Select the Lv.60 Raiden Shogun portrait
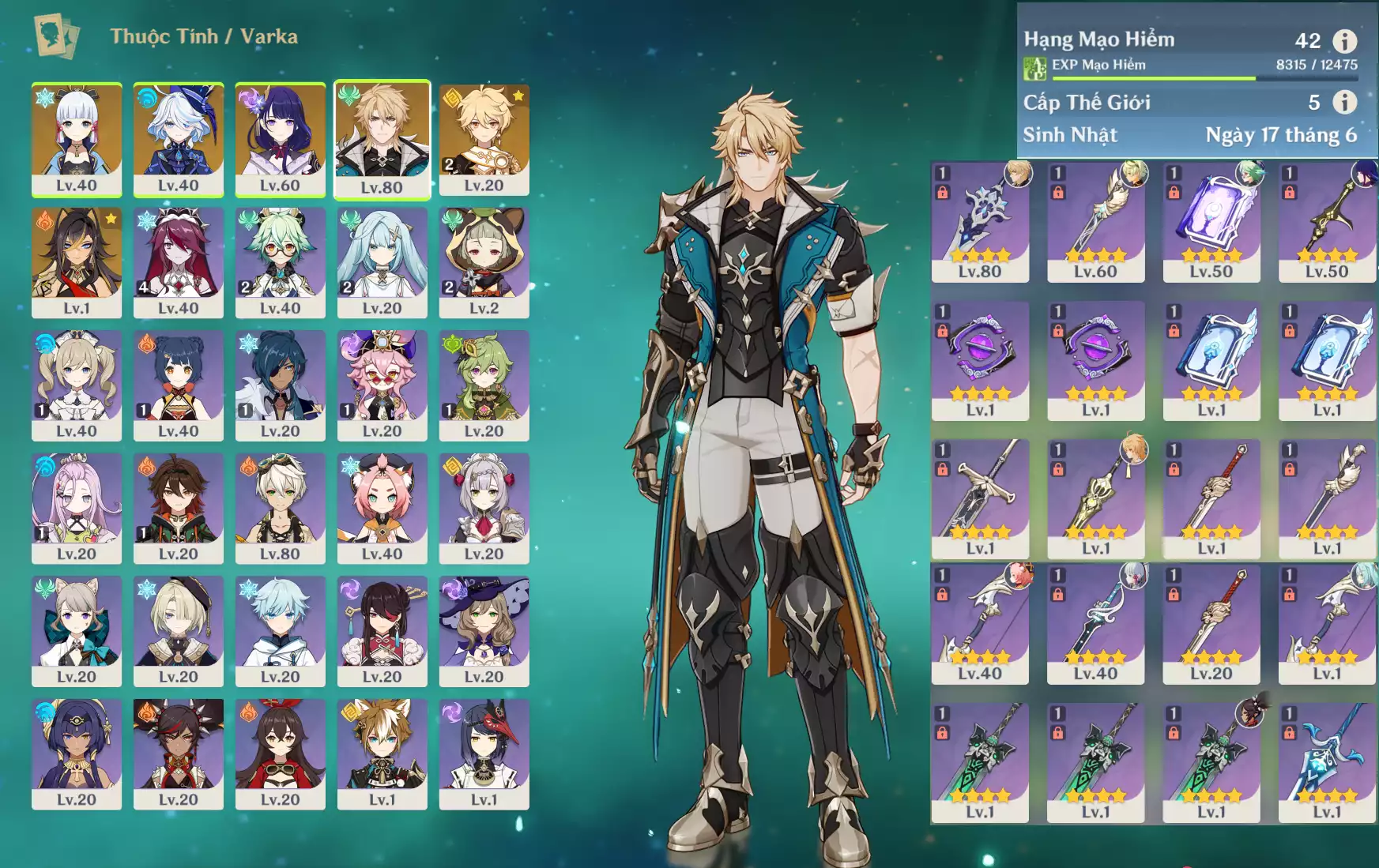The height and width of the screenshot is (868, 1379). pyautogui.click(x=281, y=139)
